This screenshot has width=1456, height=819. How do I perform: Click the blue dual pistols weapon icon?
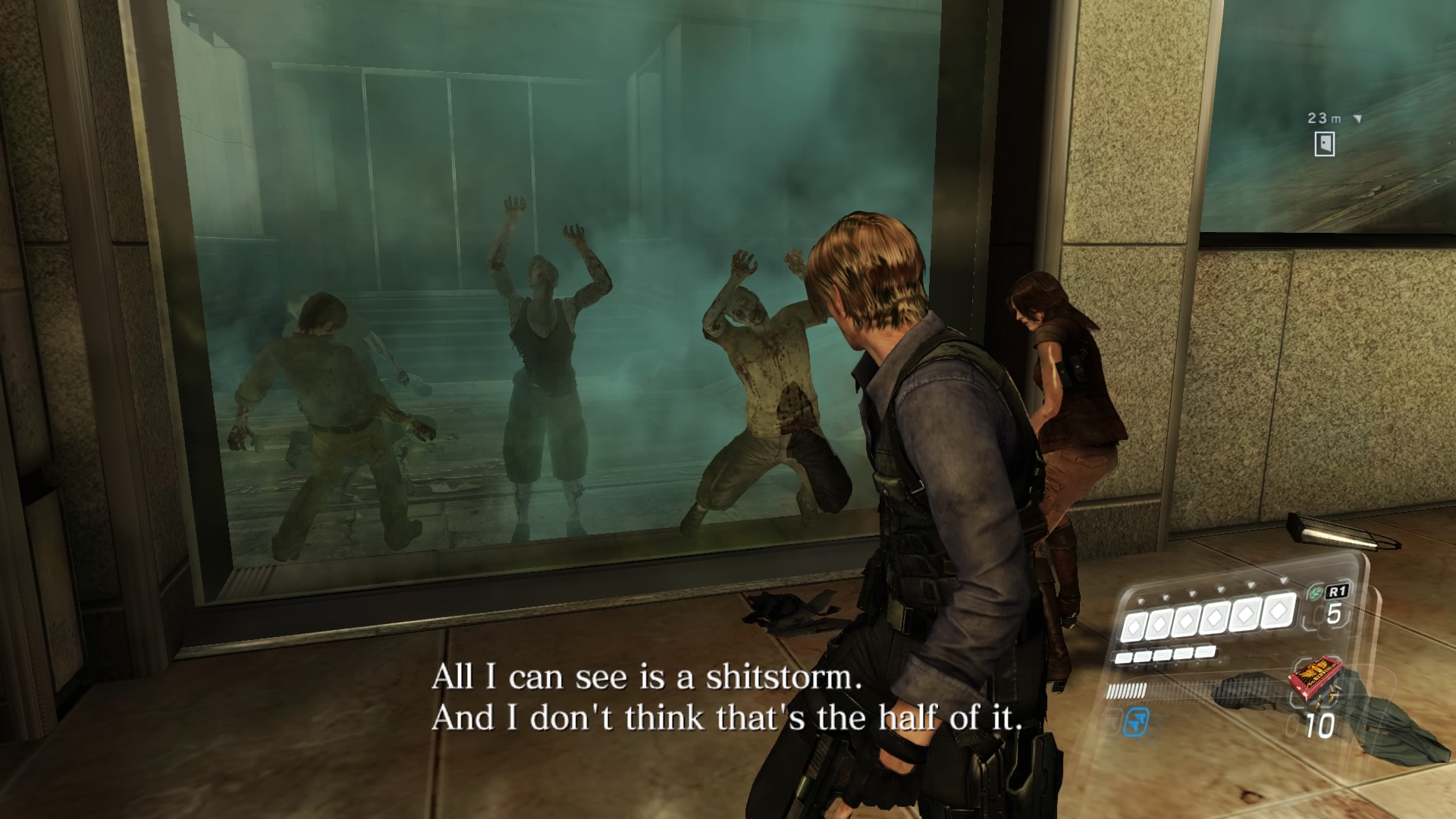coord(1137,720)
